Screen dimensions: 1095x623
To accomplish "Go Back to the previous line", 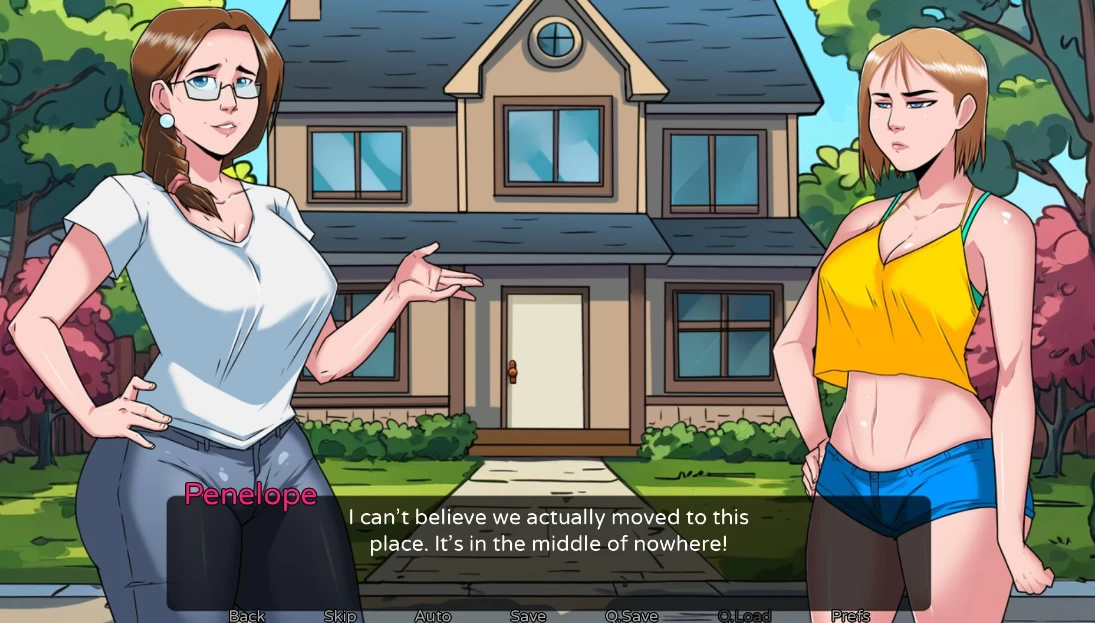I will coord(247,616).
